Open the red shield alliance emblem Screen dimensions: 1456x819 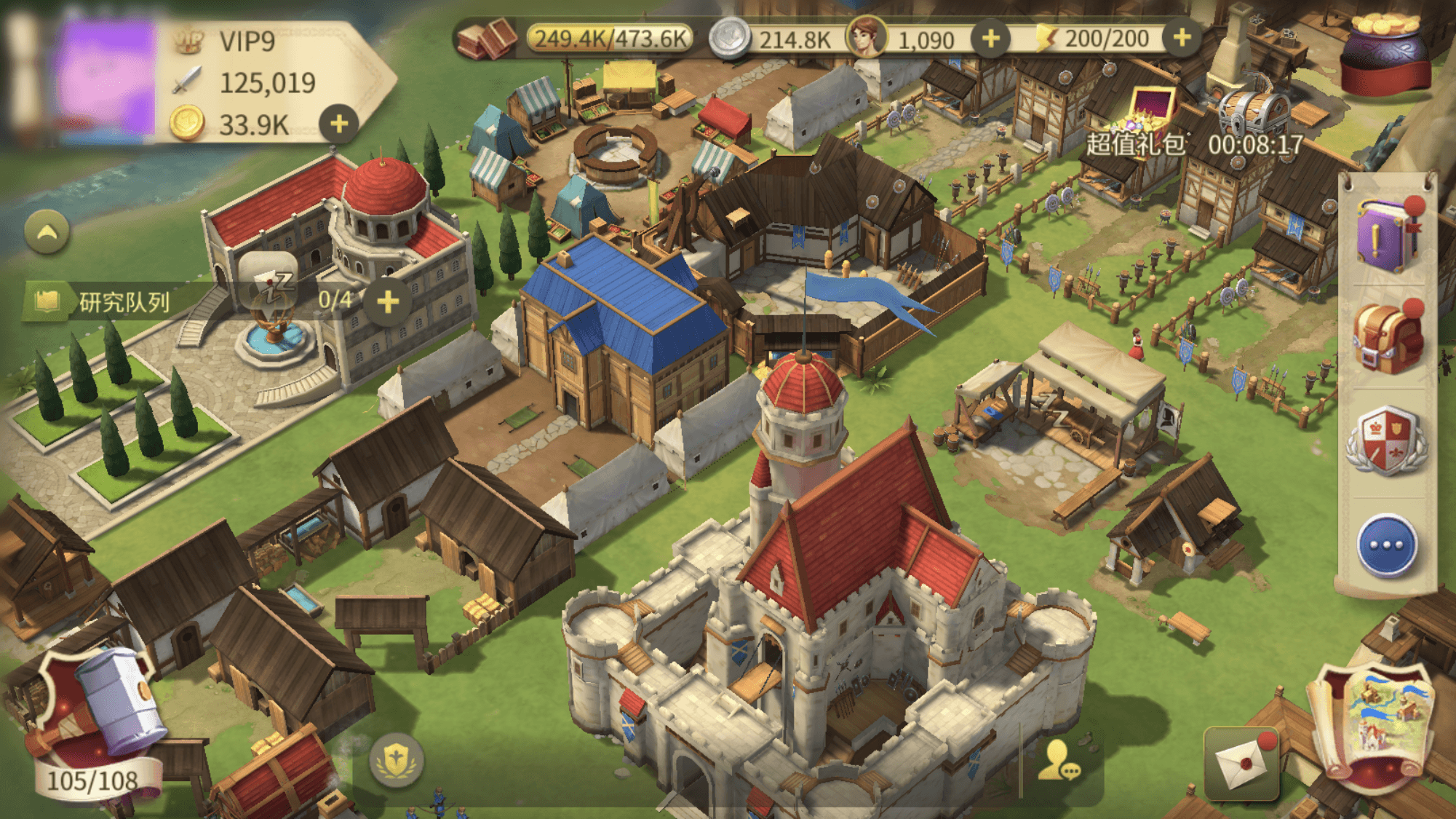[1386, 440]
